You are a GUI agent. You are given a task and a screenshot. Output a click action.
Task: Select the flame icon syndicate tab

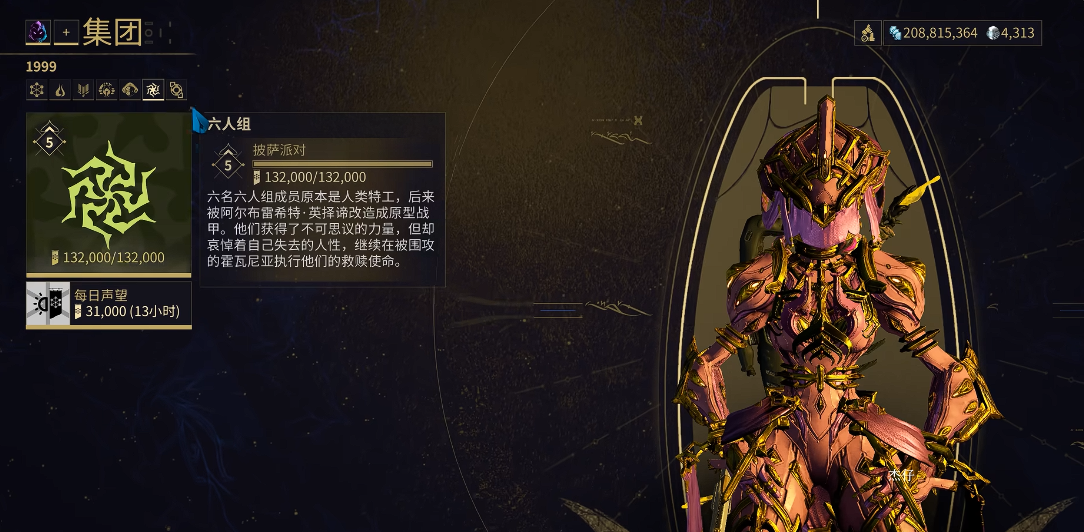click(x=60, y=91)
